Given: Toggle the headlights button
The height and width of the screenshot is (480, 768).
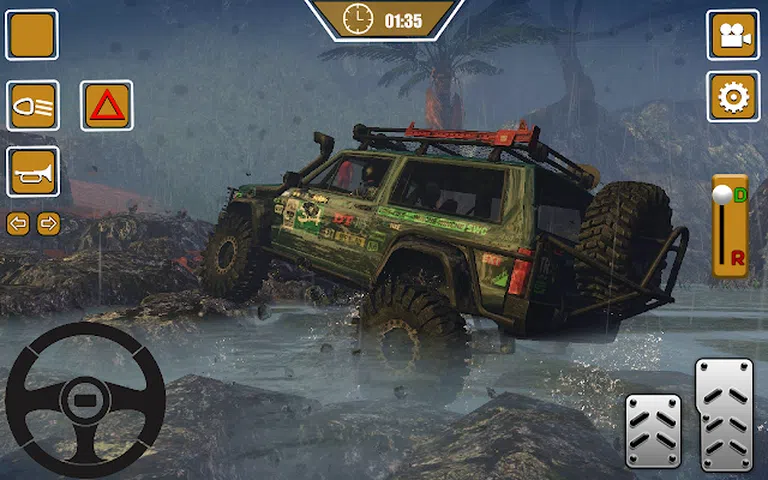Looking at the screenshot, I should coord(32,105).
